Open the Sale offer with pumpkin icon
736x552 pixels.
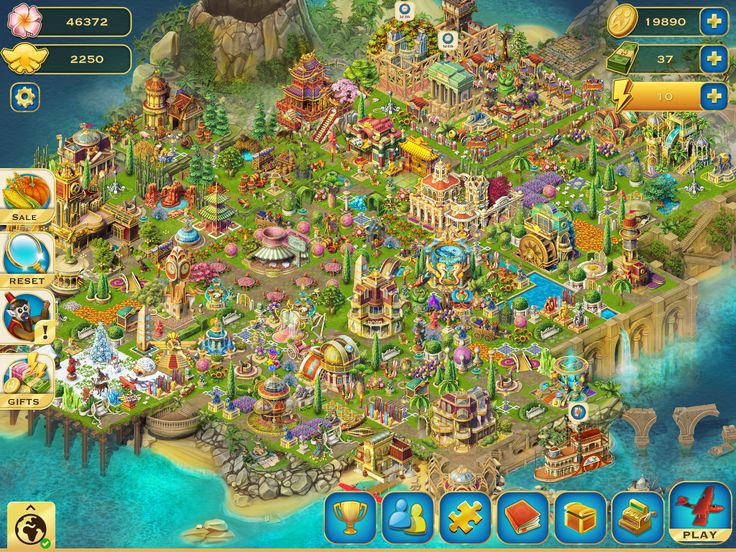tap(26, 193)
